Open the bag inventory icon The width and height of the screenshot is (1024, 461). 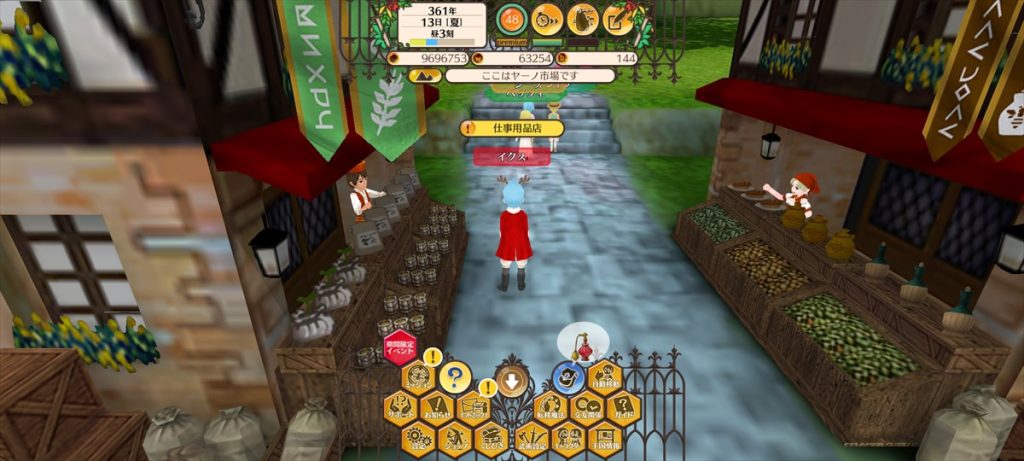583,19
